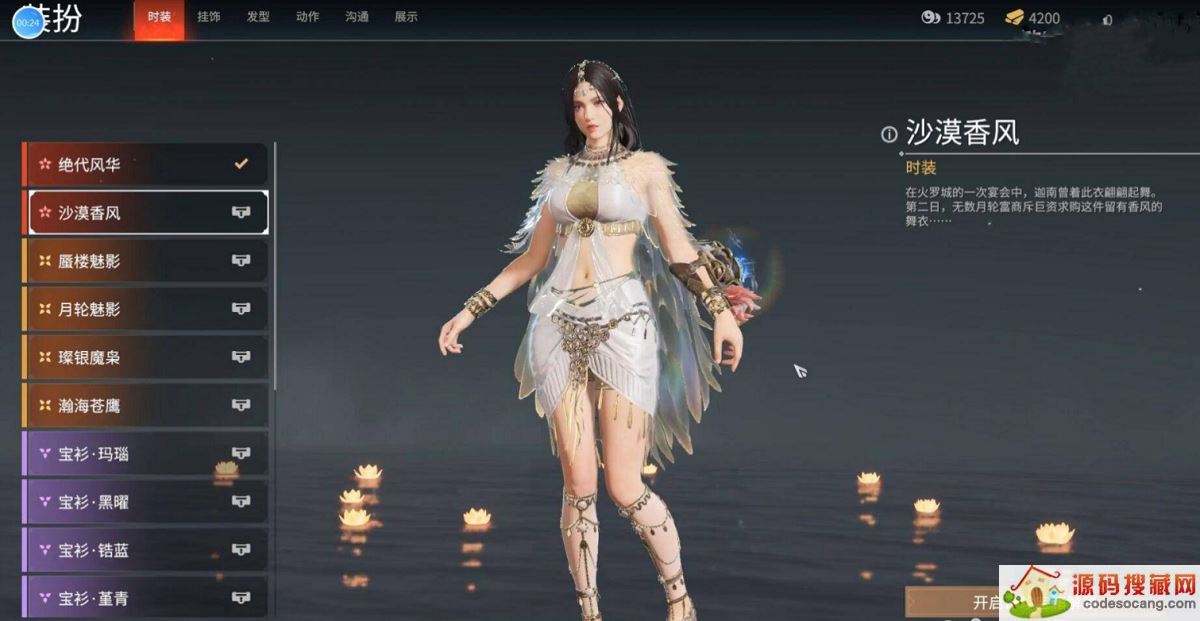Pick the 宝衫·堇青 outfit

pyautogui.click(x=146, y=598)
